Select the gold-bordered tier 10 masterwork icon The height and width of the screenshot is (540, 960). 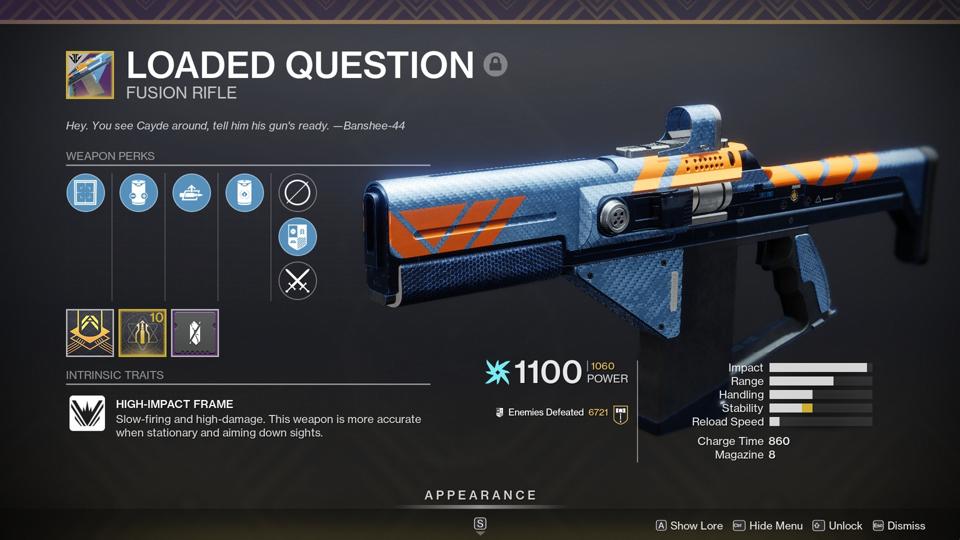tap(142, 333)
